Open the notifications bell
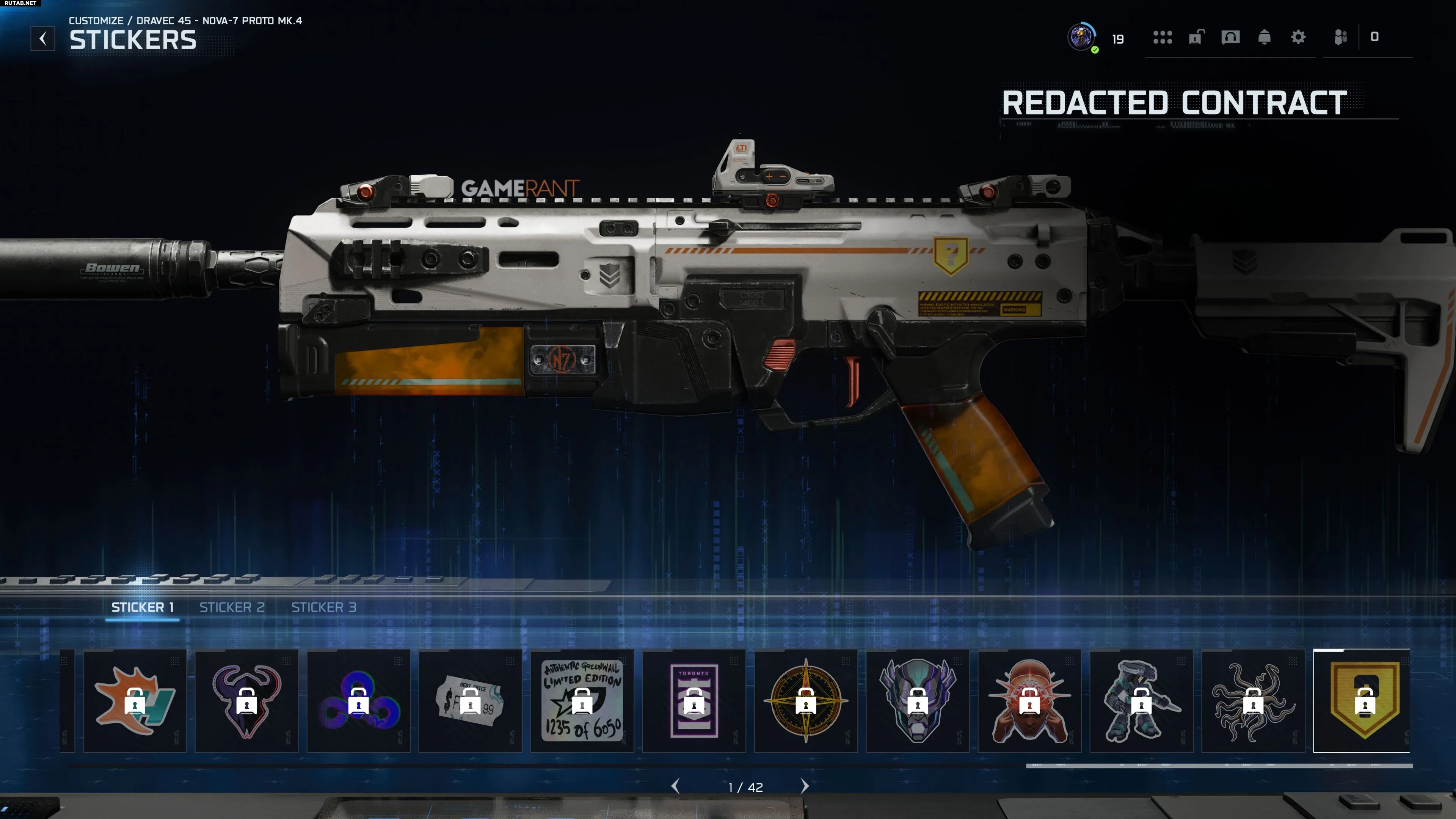The height and width of the screenshot is (819, 1456). point(1265,37)
